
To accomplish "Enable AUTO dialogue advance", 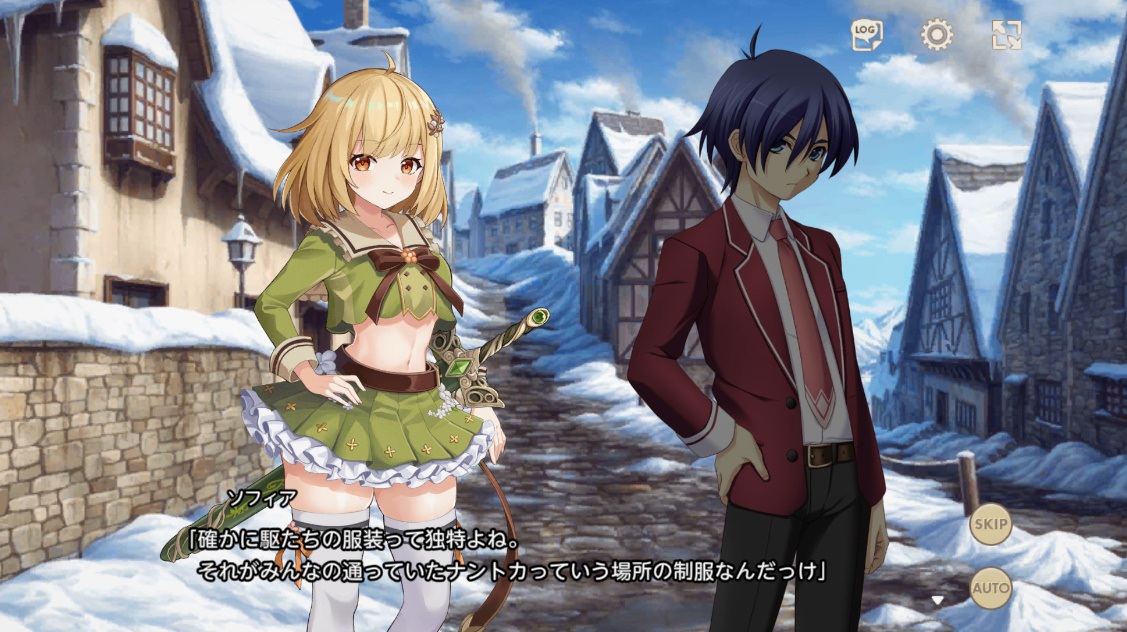I will pos(990,588).
